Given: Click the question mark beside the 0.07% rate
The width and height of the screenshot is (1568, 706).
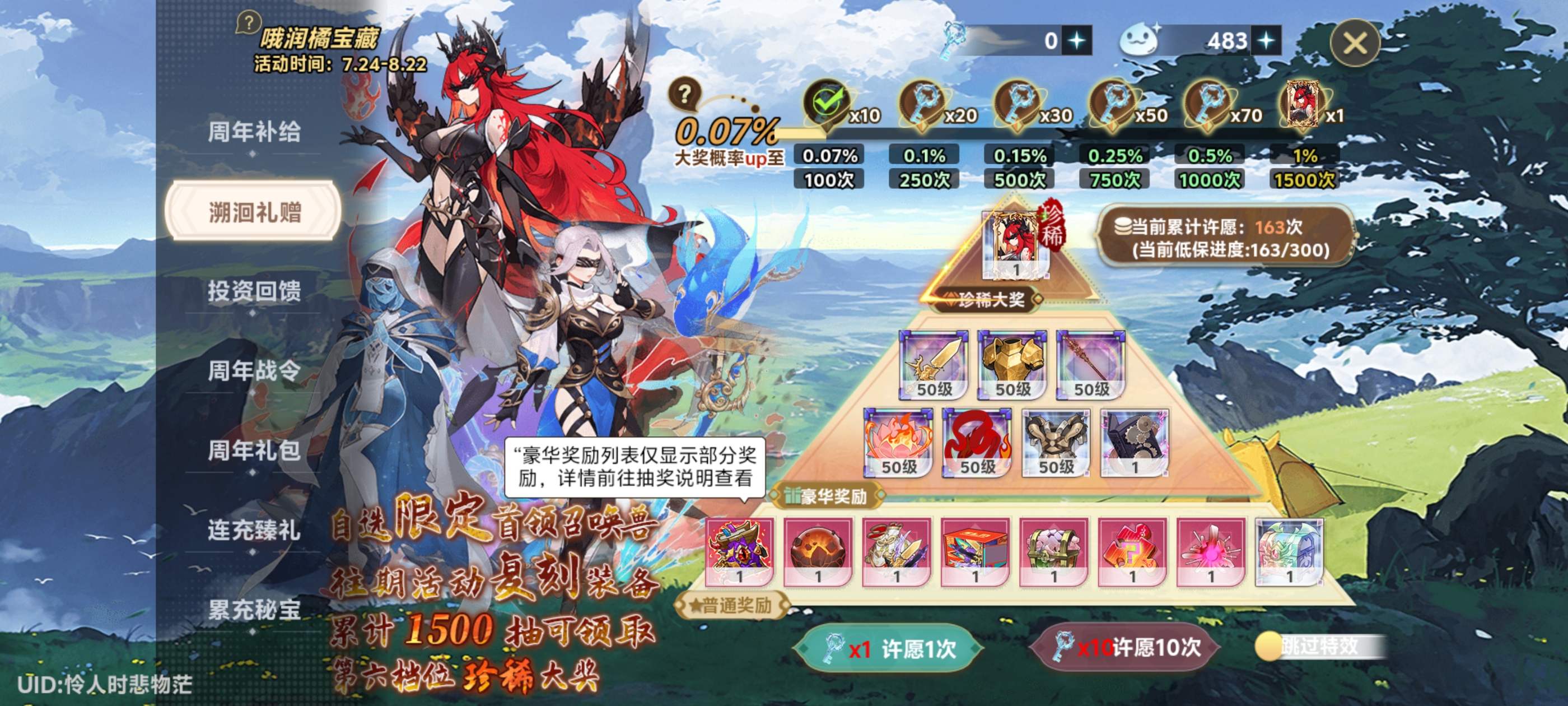Looking at the screenshot, I should pyautogui.click(x=687, y=95).
